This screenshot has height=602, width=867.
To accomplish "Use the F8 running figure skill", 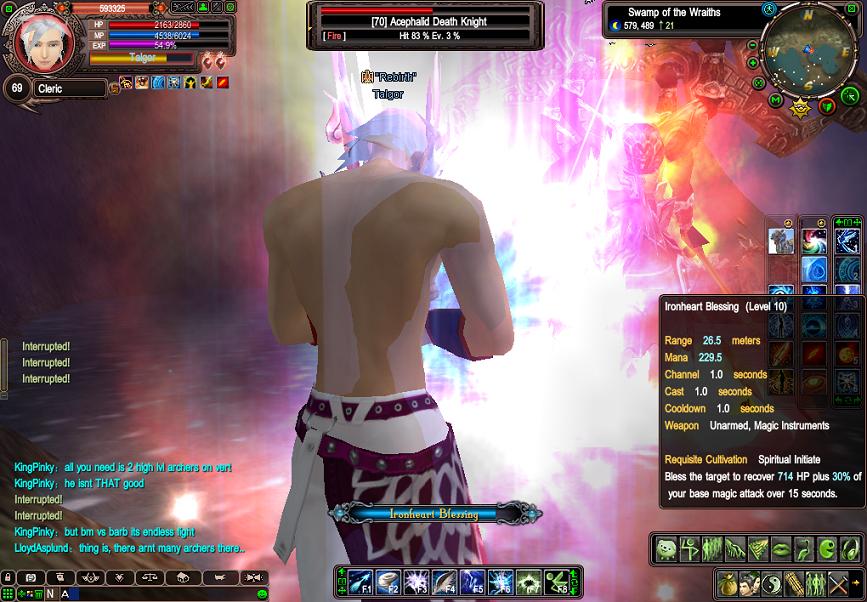I will coord(556,581).
